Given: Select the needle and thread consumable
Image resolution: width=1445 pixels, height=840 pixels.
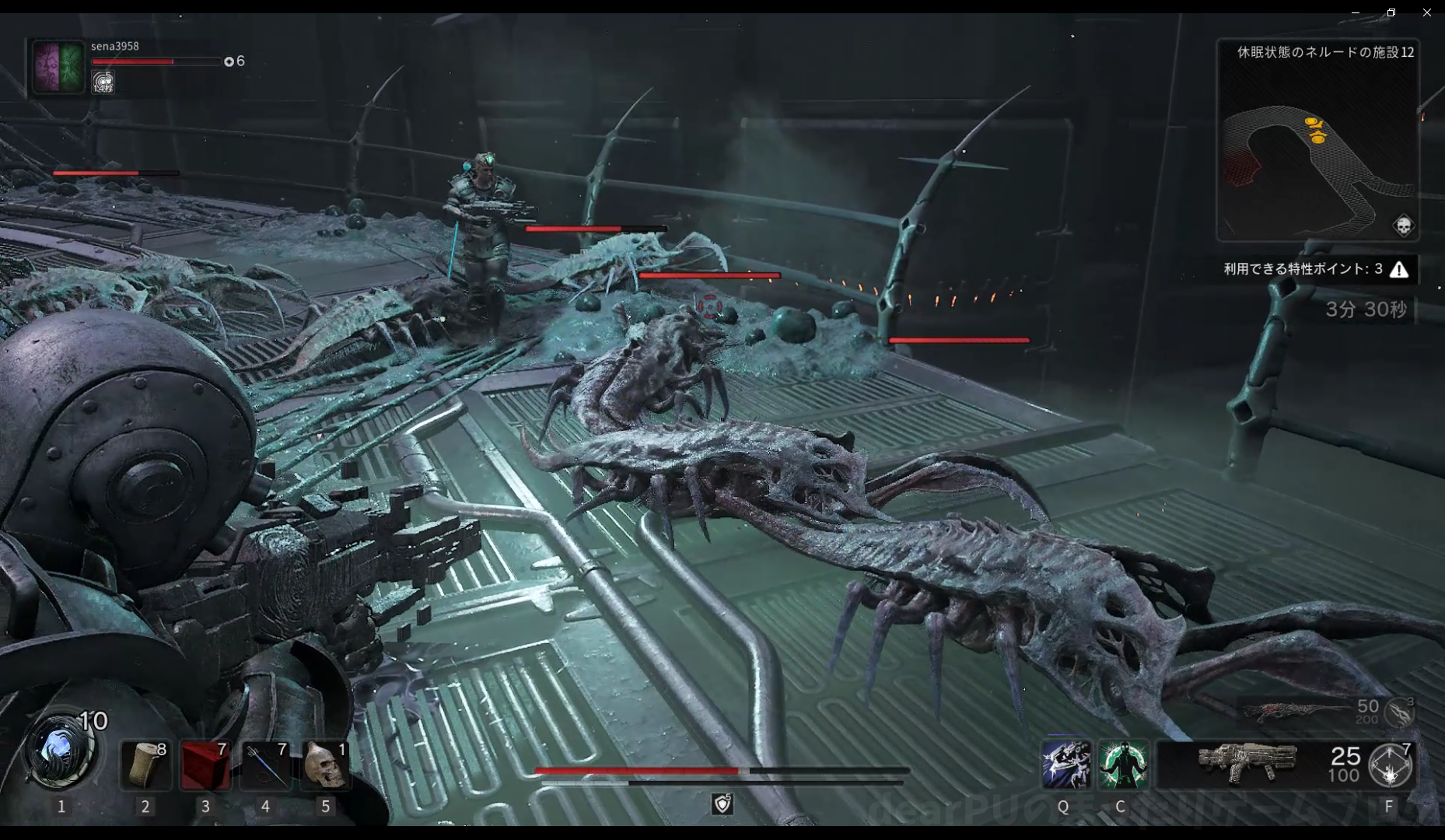Looking at the screenshot, I should [x=265, y=765].
